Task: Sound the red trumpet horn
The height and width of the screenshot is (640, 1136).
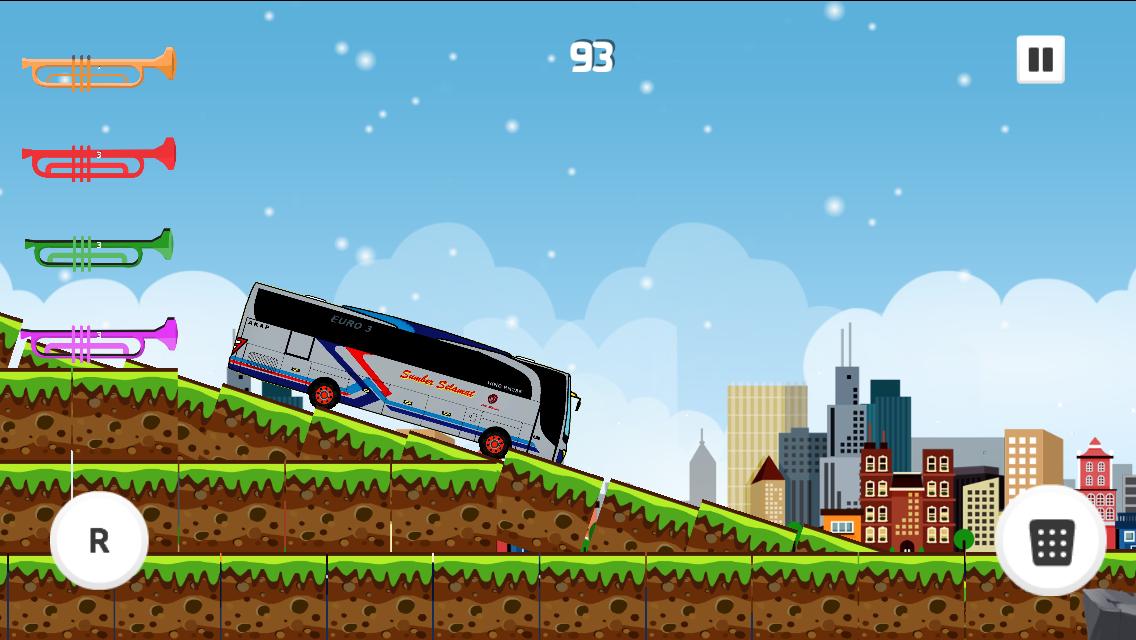Action: coord(98,159)
